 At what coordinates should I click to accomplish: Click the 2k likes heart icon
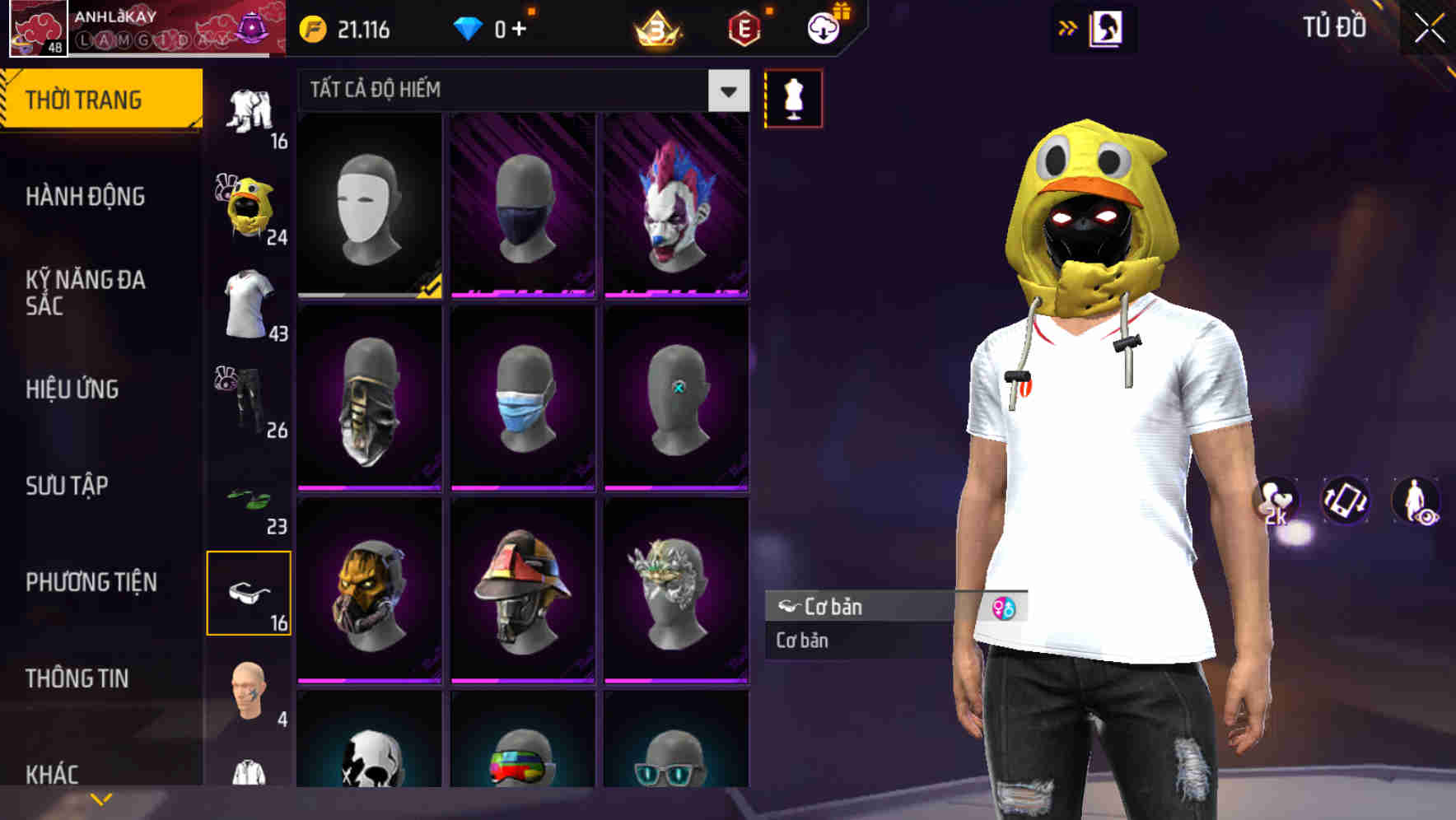[x=1276, y=501]
